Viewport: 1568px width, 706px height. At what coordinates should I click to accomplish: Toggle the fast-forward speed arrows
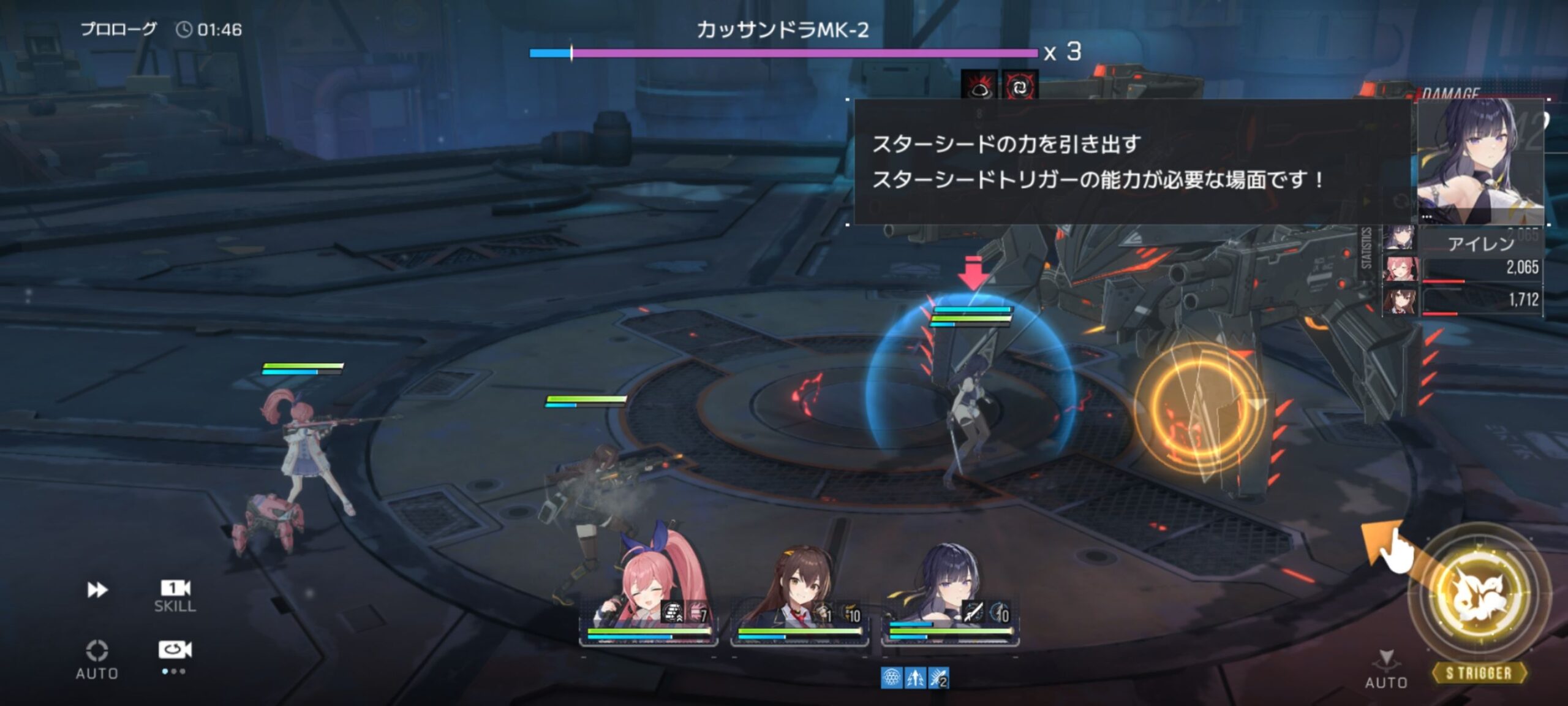[97, 590]
